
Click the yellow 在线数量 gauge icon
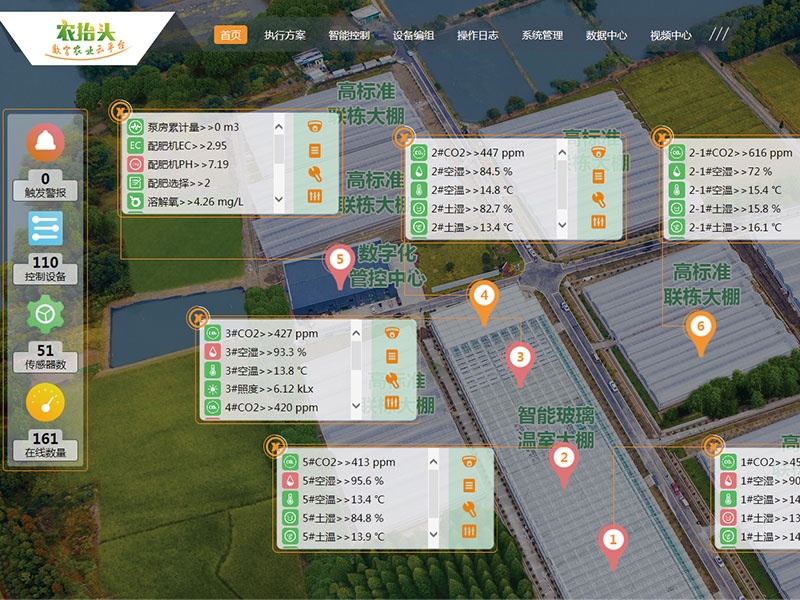click(x=45, y=403)
